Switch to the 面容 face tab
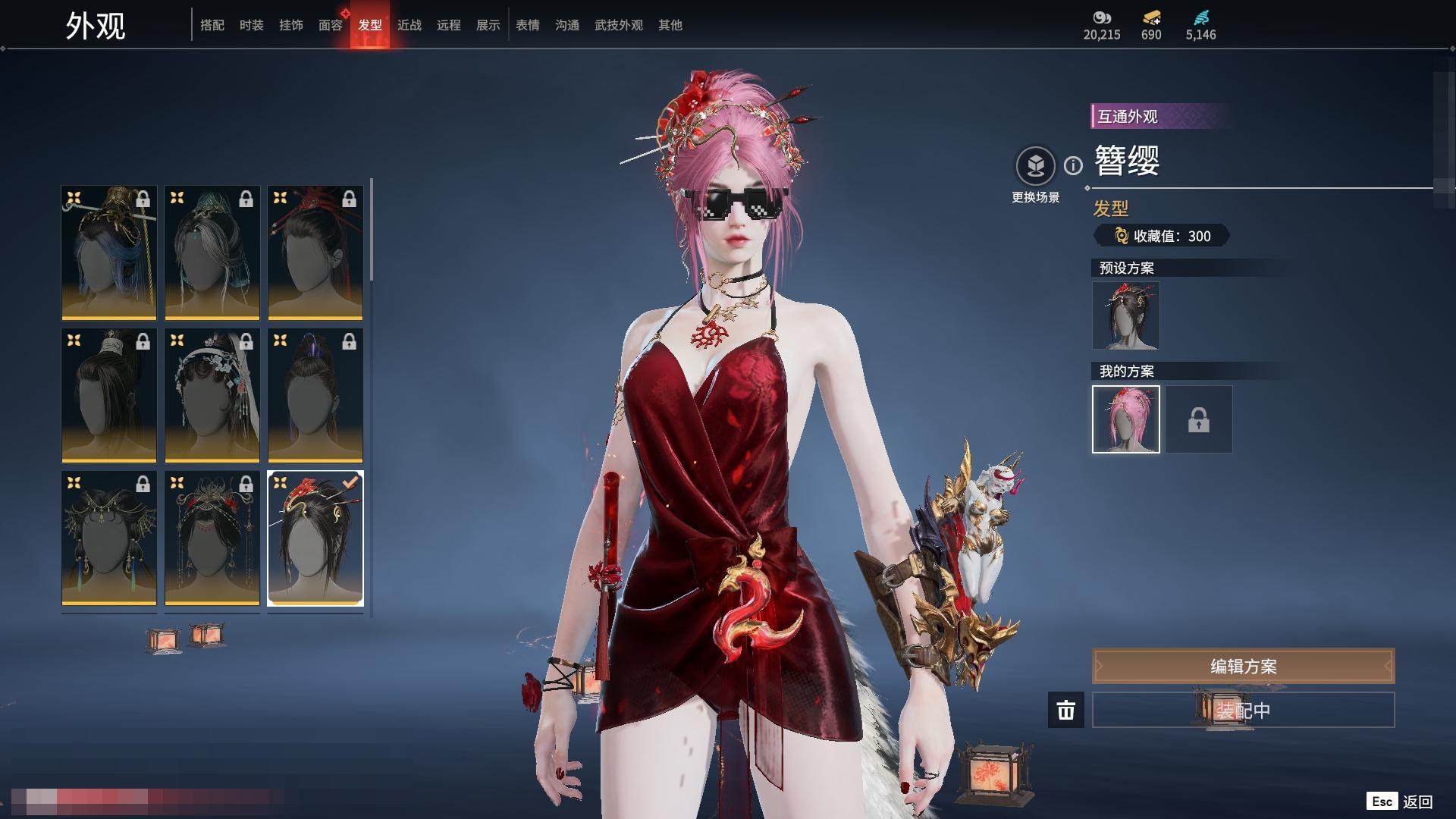This screenshot has width=1456, height=819. tap(331, 25)
